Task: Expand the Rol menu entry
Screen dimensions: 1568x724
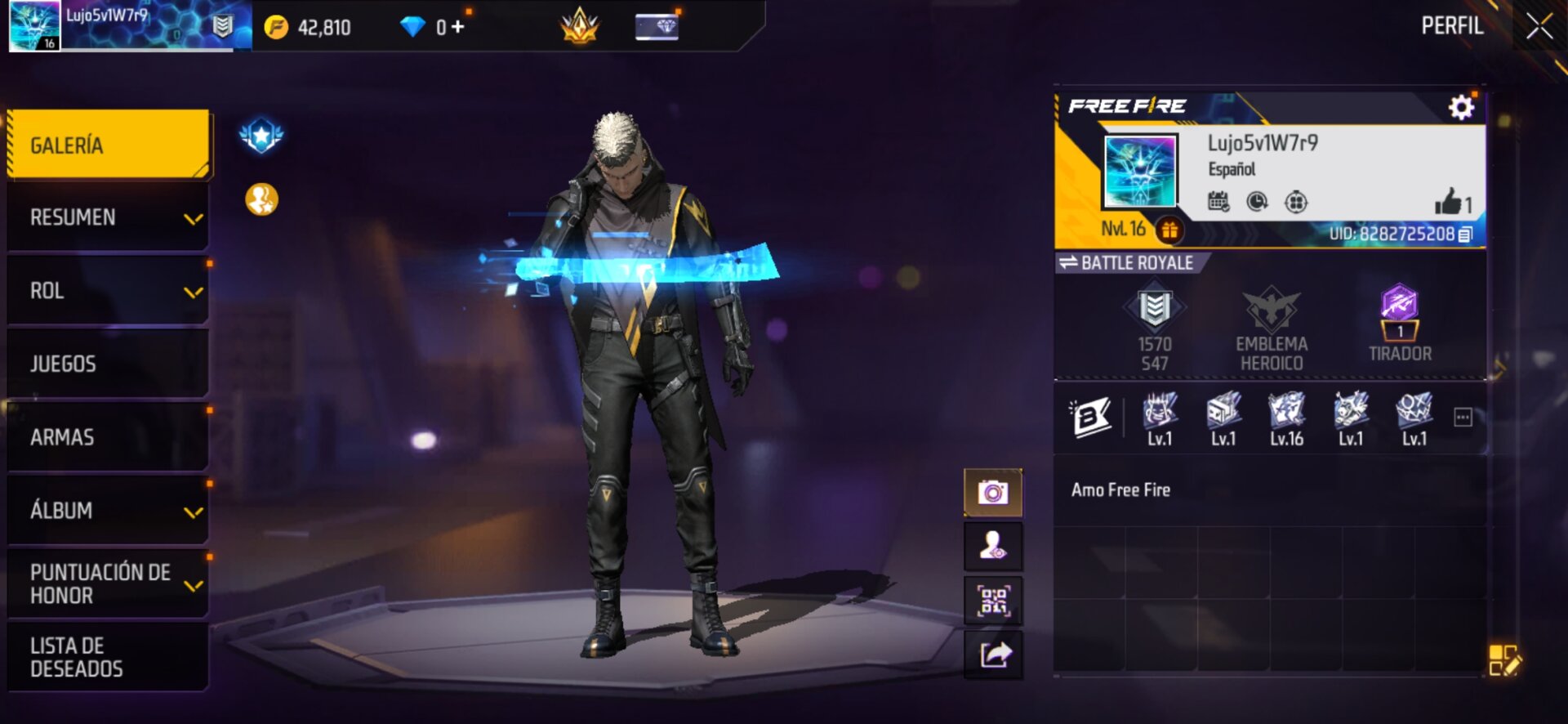Action: point(108,291)
